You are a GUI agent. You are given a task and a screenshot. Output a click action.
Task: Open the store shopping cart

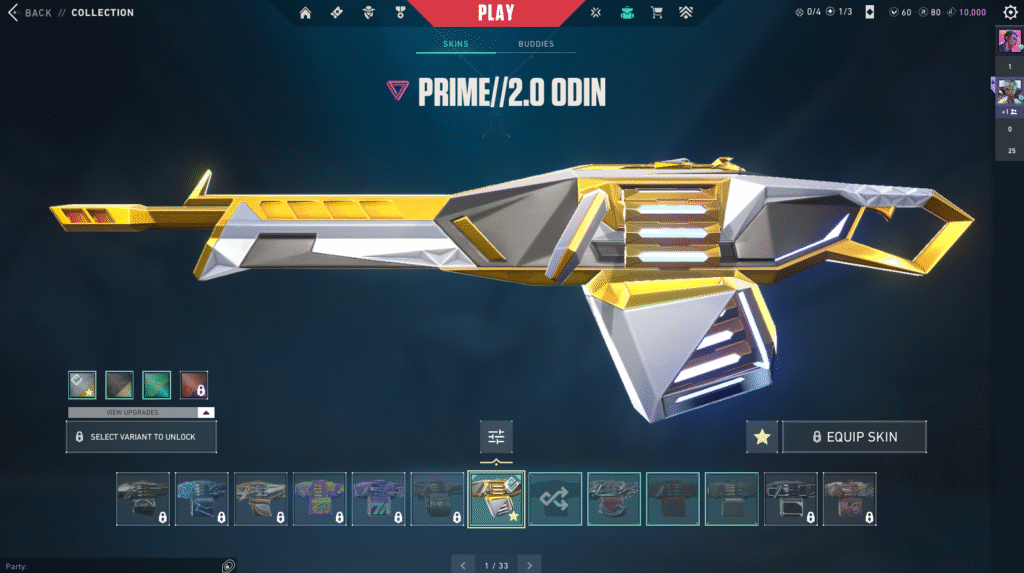(x=657, y=13)
